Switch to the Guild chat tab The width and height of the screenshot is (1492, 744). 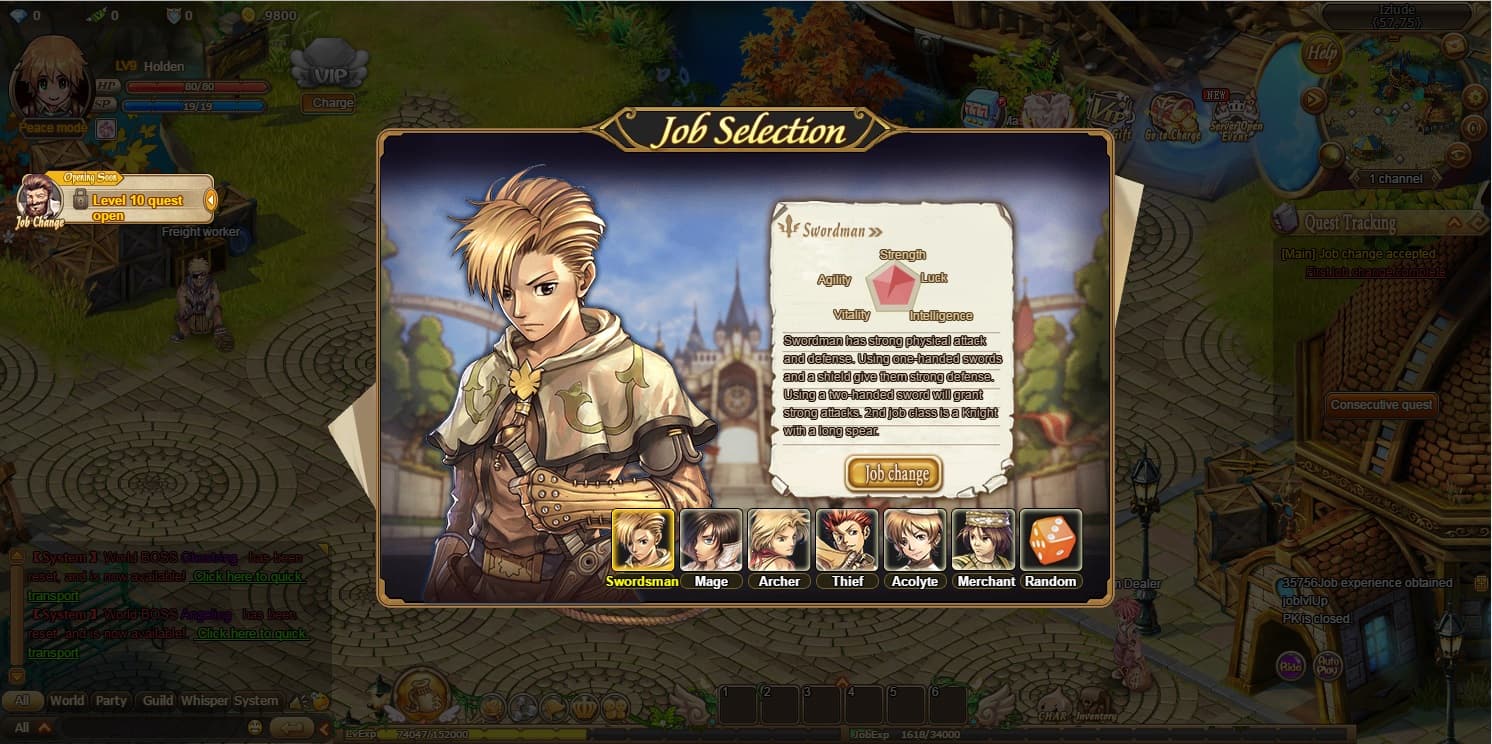coord(156,701)
